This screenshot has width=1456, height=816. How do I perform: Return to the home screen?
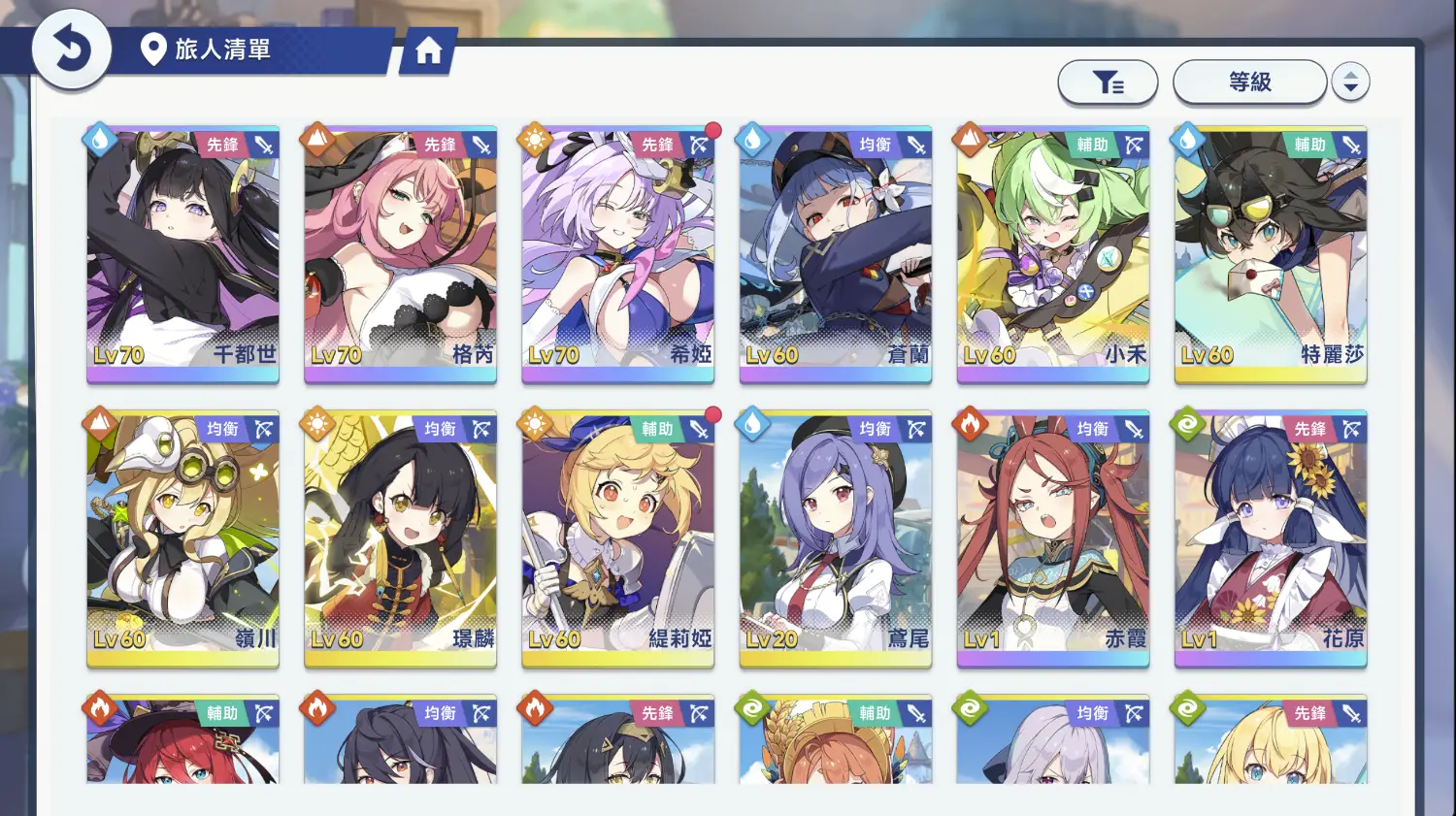point(428,50)
